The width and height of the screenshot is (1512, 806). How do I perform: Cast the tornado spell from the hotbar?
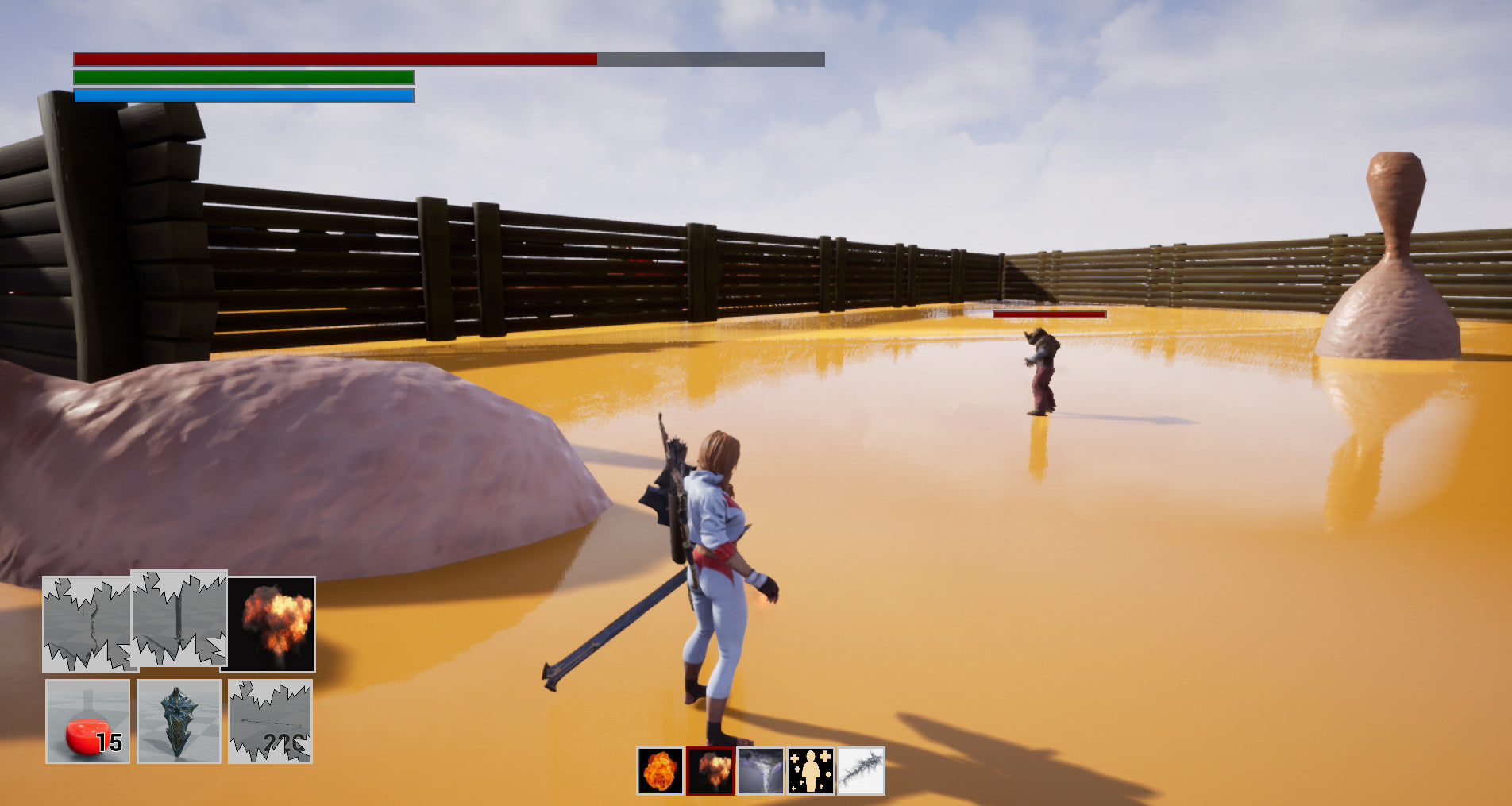pyautogui.click(x=761, y=770)
